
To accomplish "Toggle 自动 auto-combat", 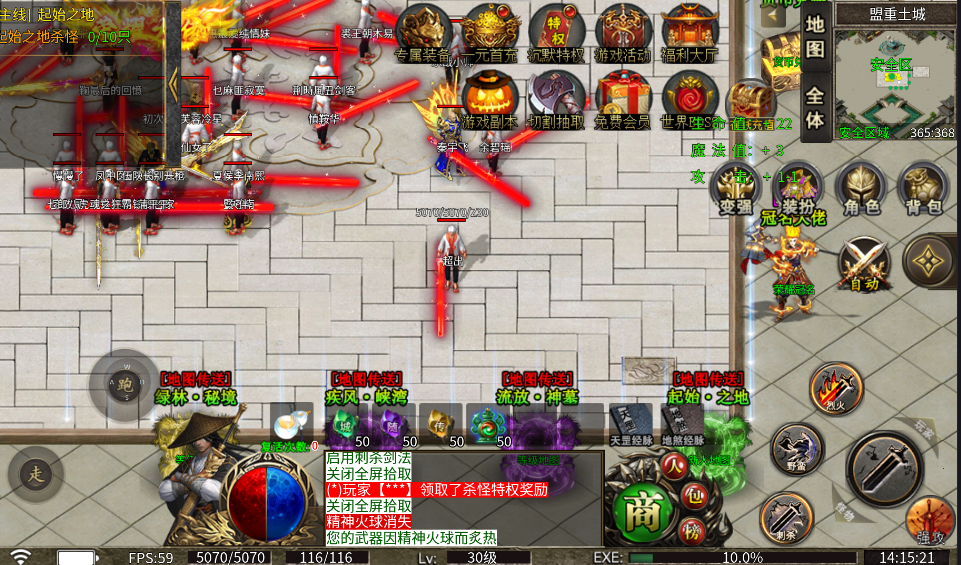I will pos(864,262).
